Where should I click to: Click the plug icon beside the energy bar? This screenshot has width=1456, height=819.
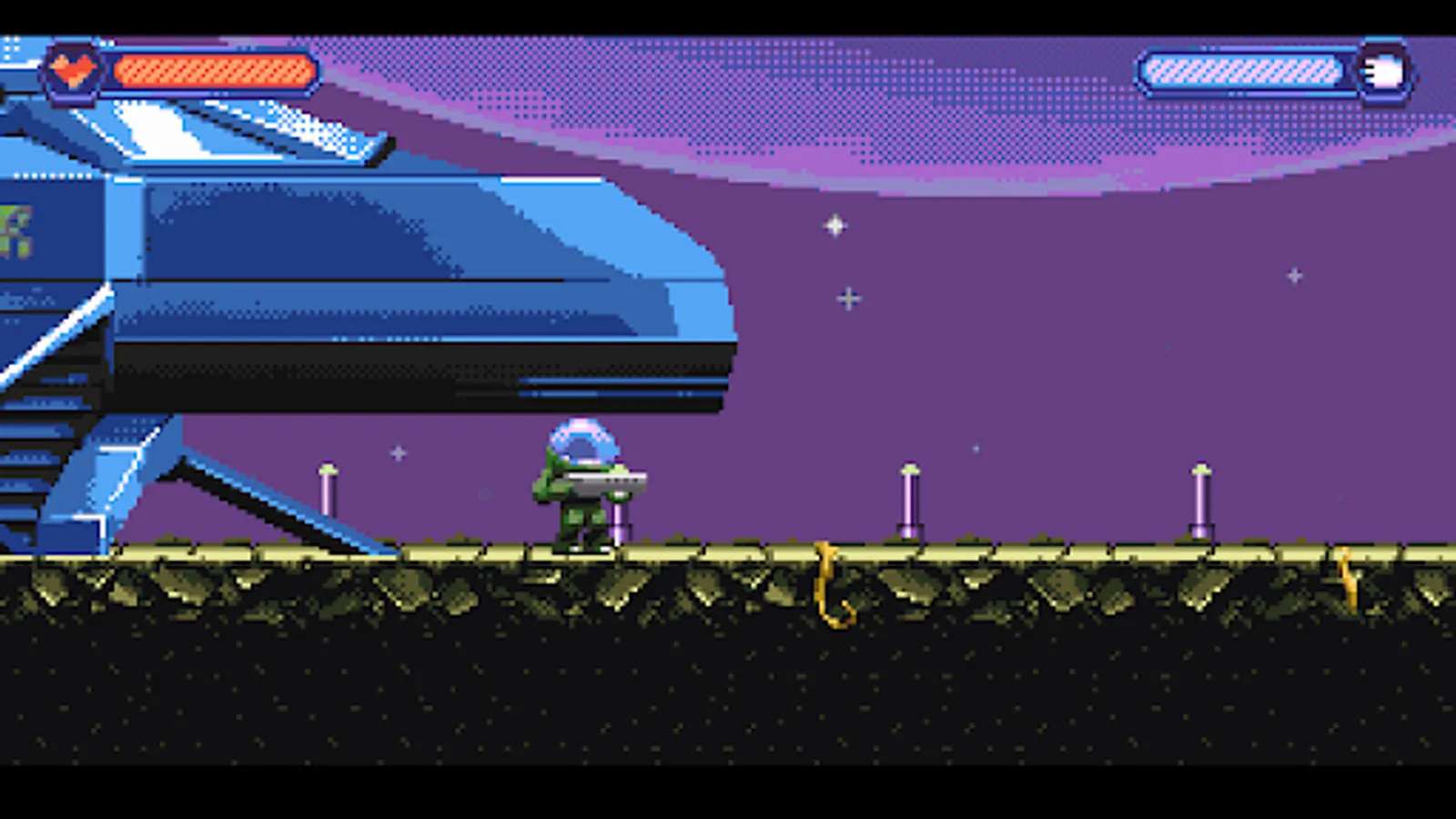point(1381,70)
